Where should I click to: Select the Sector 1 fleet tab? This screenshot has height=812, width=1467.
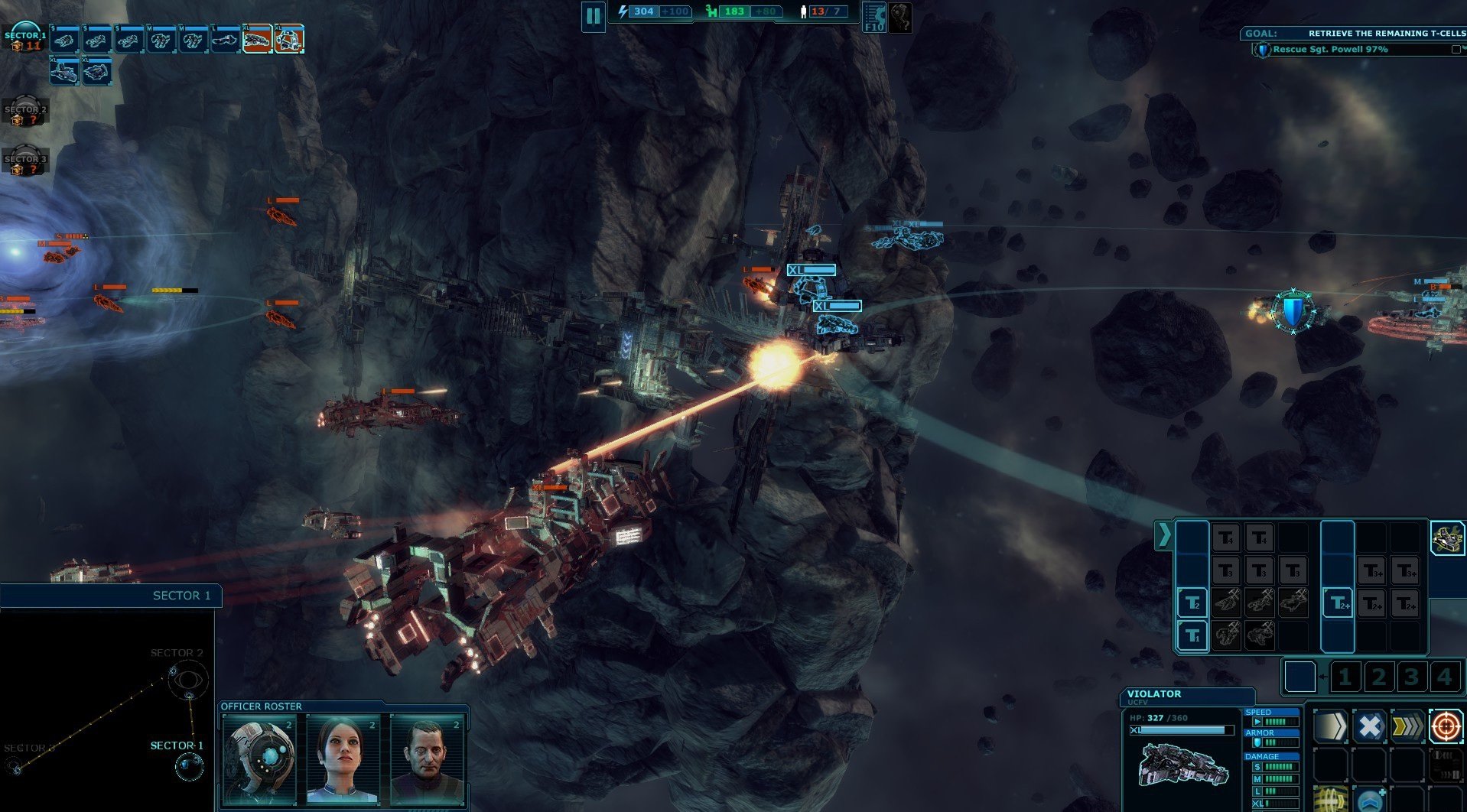pyautogui.click(x=24, y=38)
